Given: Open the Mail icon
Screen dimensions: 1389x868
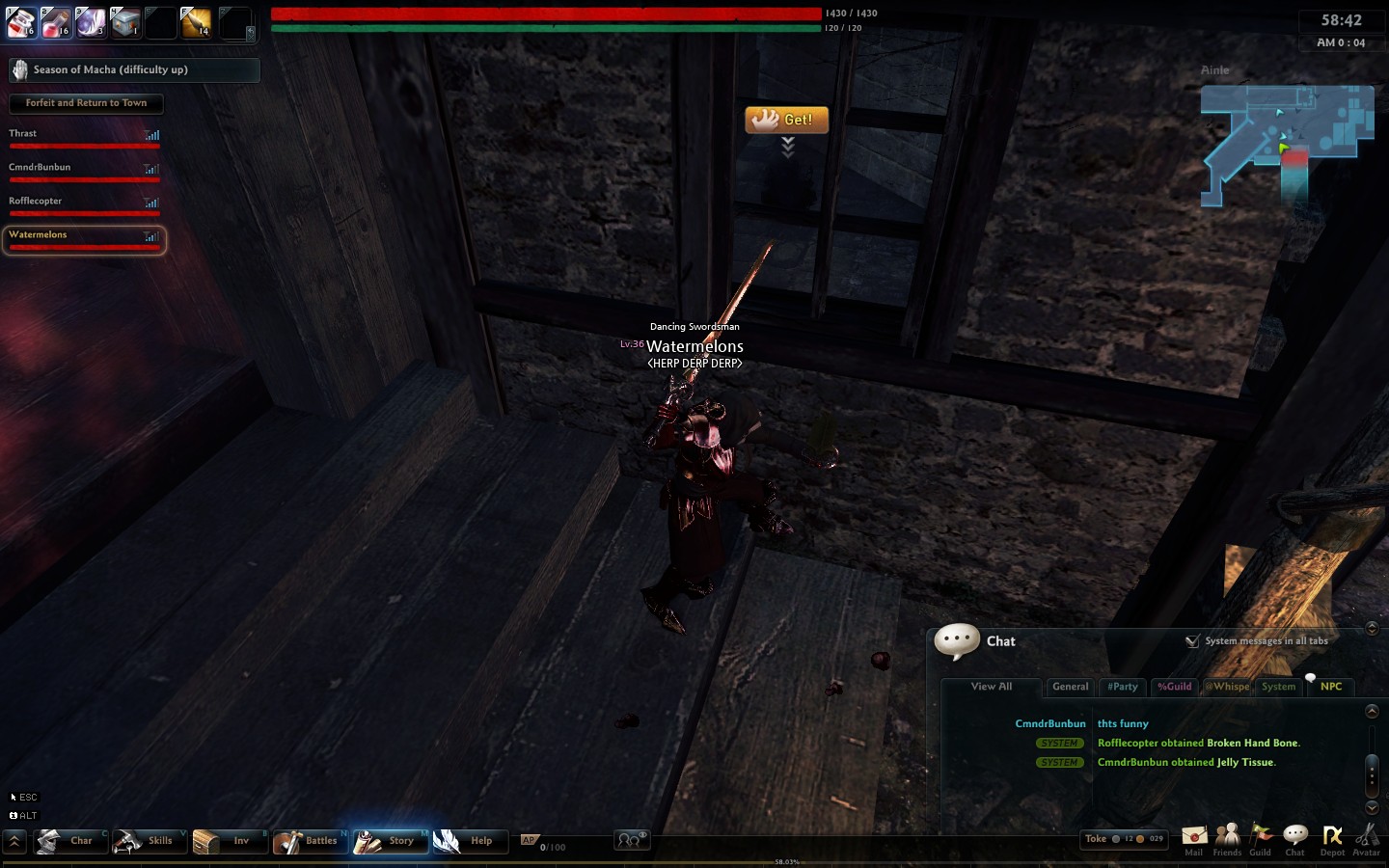Looking at the screenshot, I should coord(1194,837).
